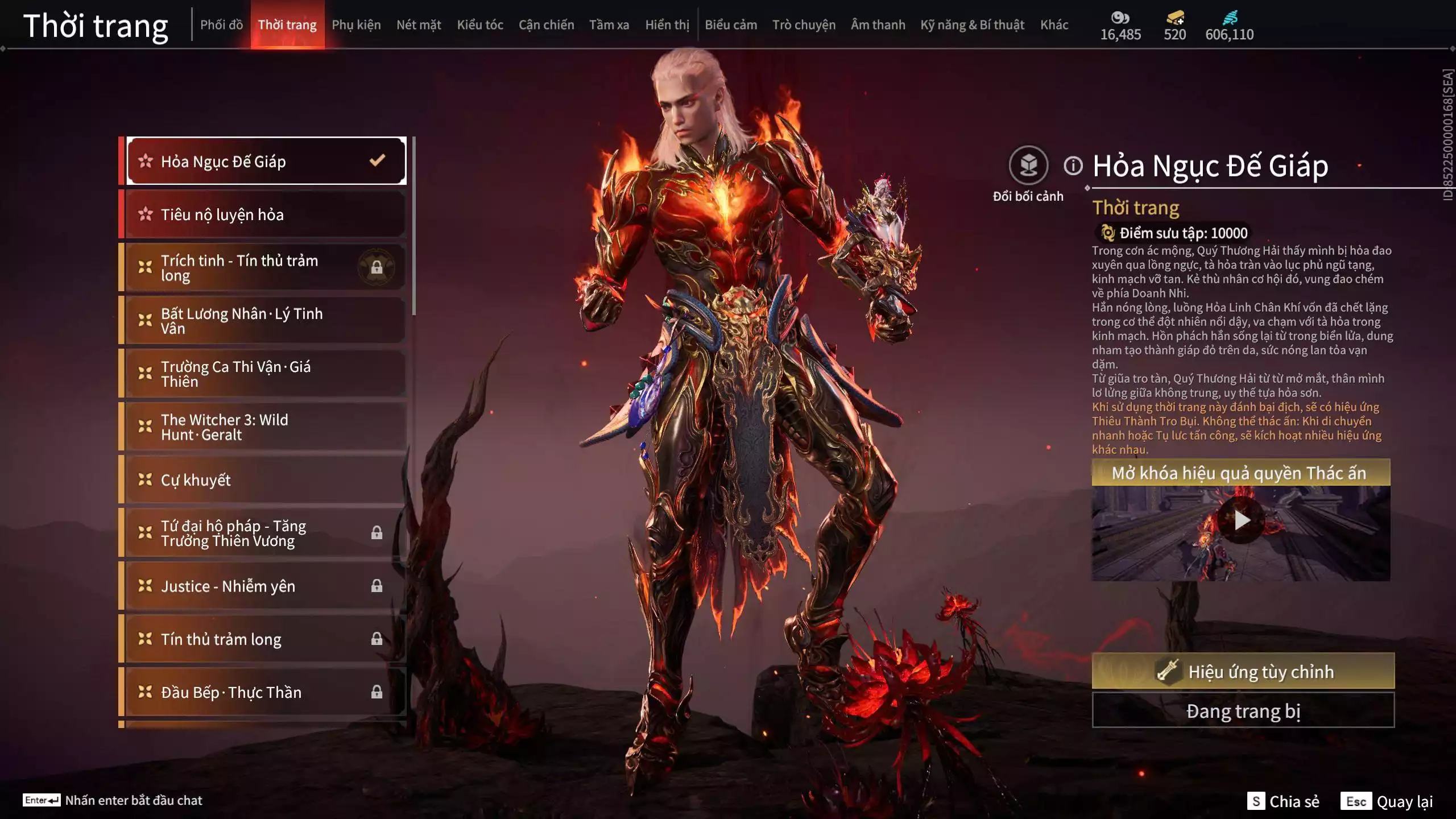1456x819 pixels.
Task: Open Hiệu ứng tùy chỉnh custom effects
Action: tap(1243, 672)
